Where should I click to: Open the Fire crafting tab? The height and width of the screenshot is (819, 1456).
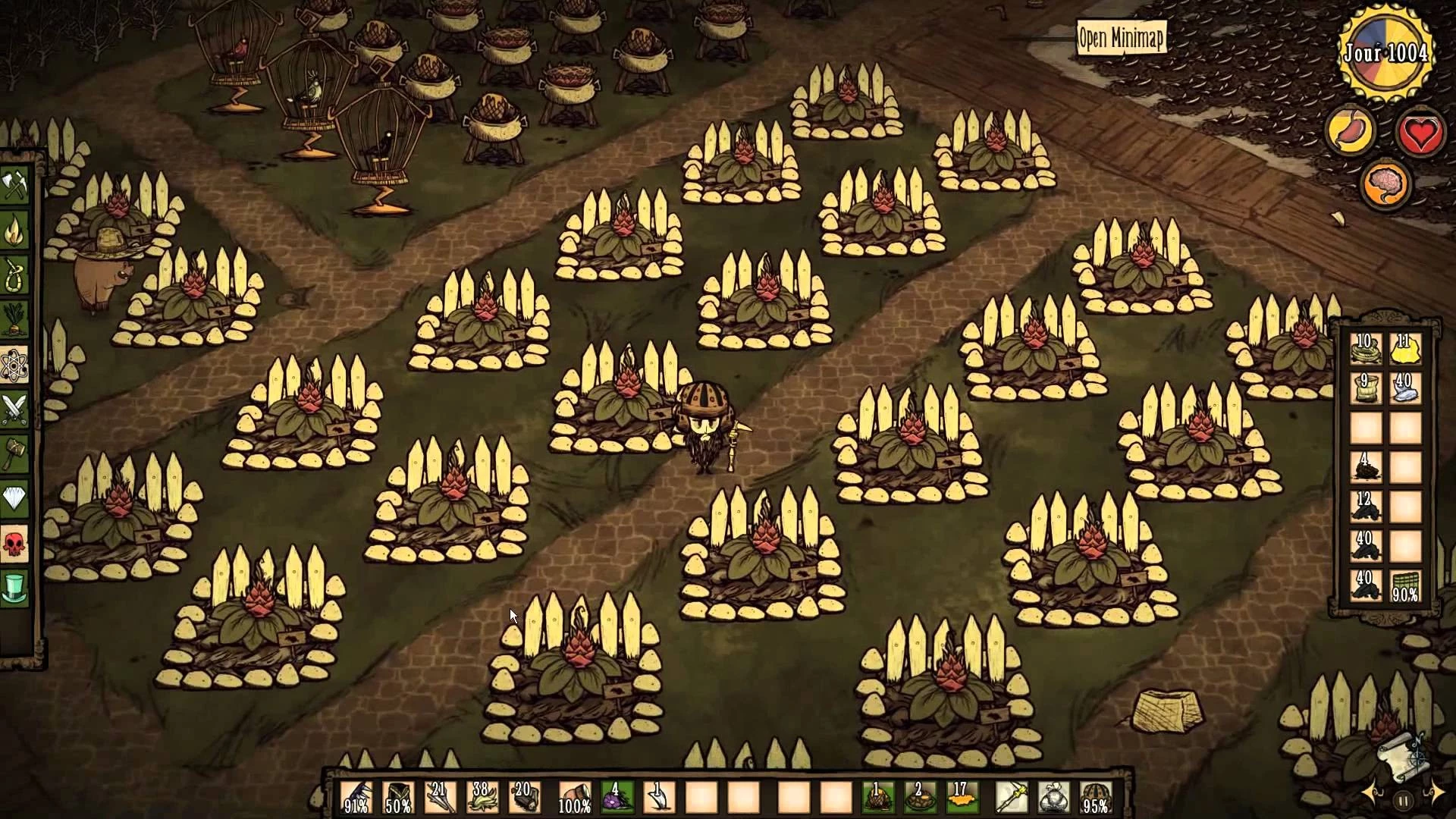(15, 231)
